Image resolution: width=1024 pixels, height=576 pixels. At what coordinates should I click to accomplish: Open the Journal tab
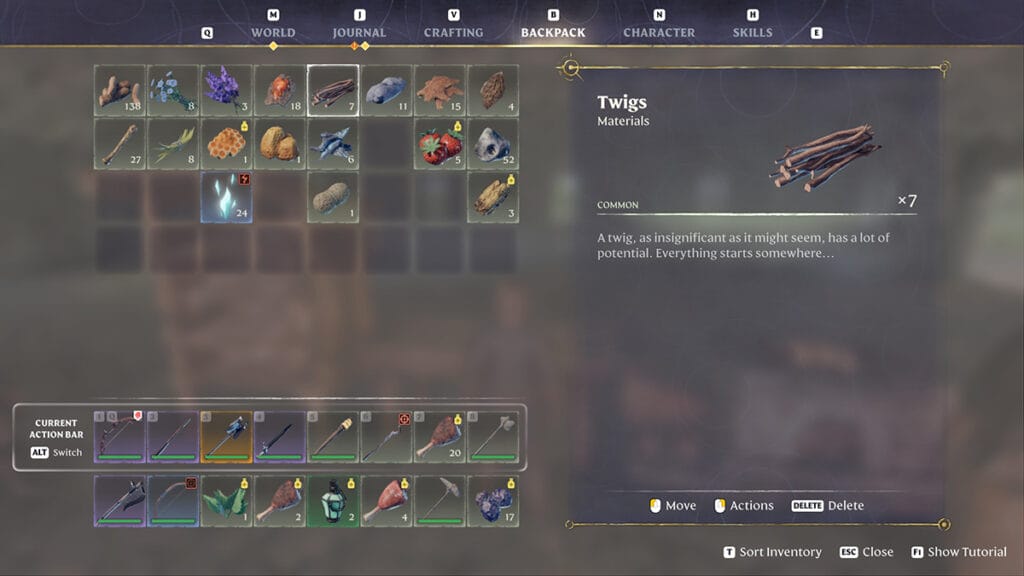tap(359, 32)
